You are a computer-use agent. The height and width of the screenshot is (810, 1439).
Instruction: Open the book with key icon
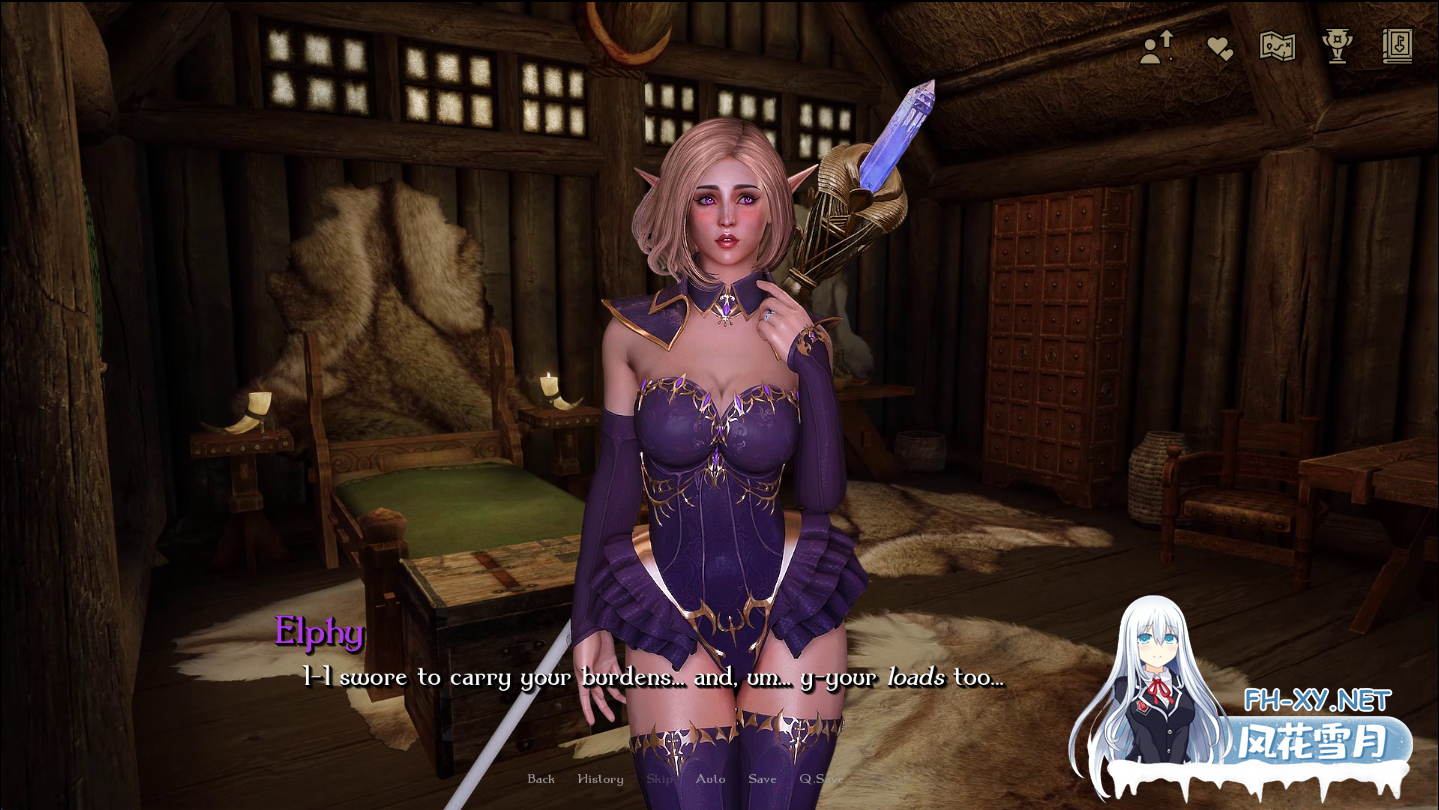[x=1396, y=46]
